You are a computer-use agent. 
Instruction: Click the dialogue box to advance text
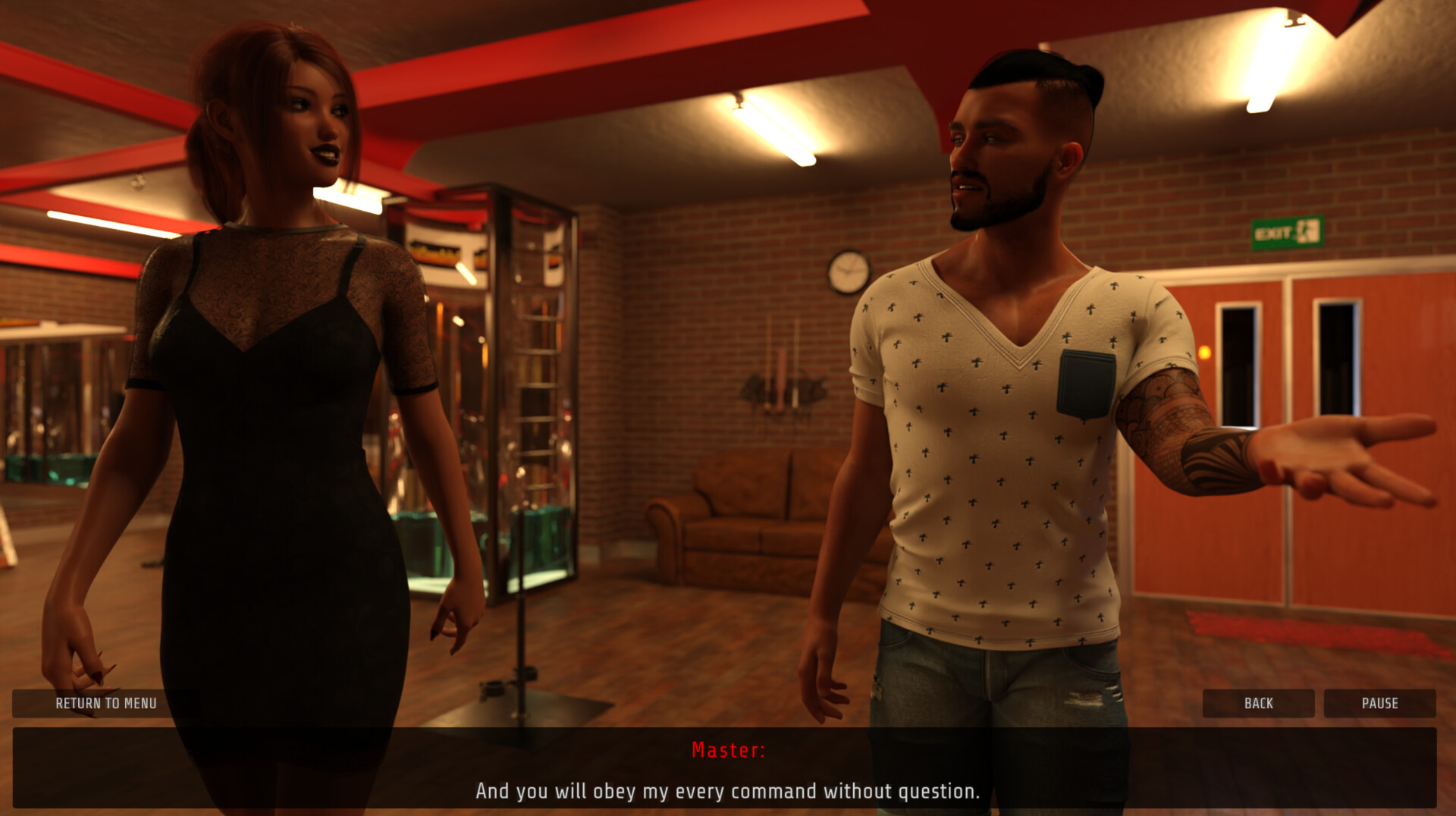click(x=728, y=770)
